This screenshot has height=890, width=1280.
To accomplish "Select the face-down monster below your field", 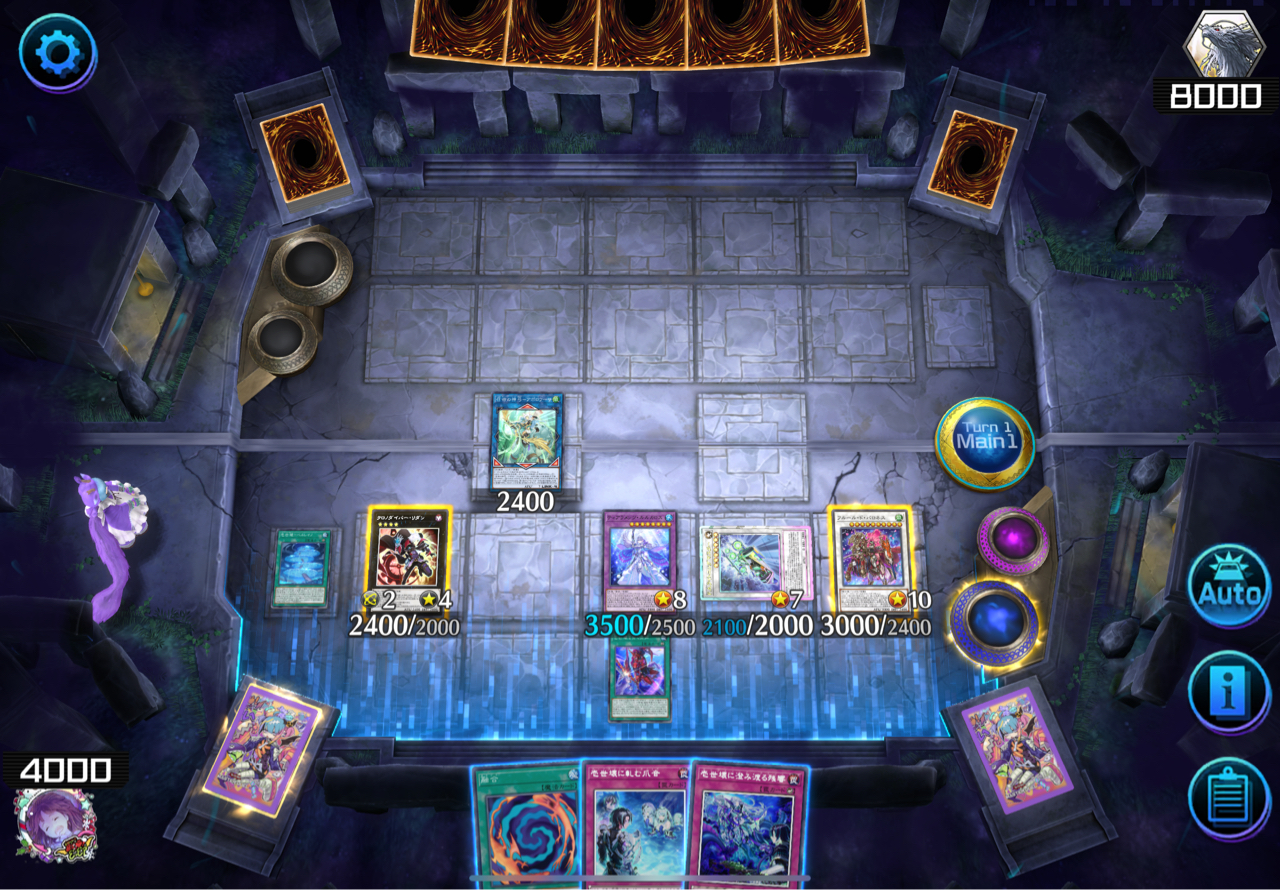I will tap(640, 677).
